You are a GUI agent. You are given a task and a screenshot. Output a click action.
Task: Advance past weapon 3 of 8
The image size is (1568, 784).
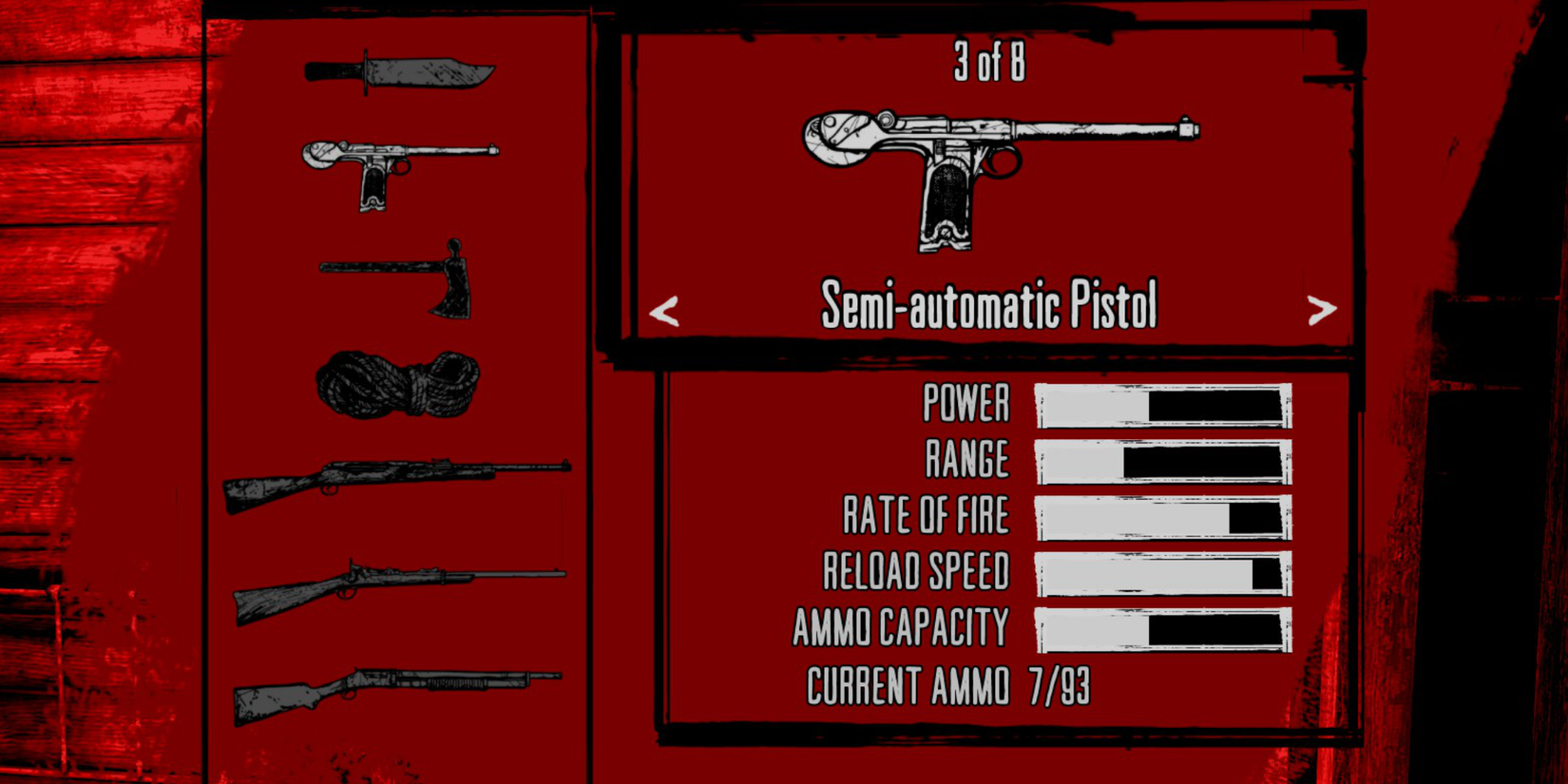(1324, 309)
